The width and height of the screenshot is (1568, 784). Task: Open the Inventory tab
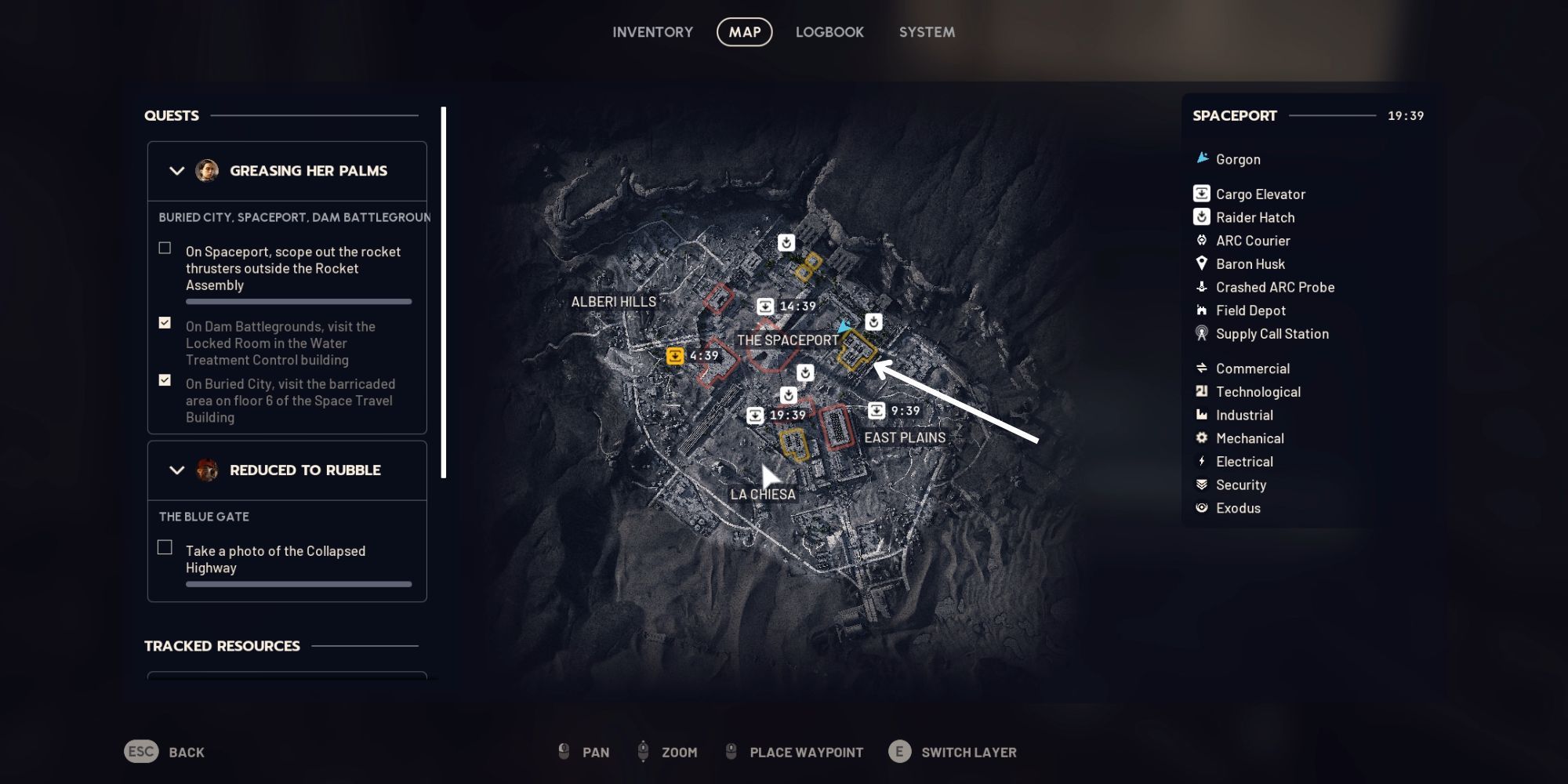[652, 32]
